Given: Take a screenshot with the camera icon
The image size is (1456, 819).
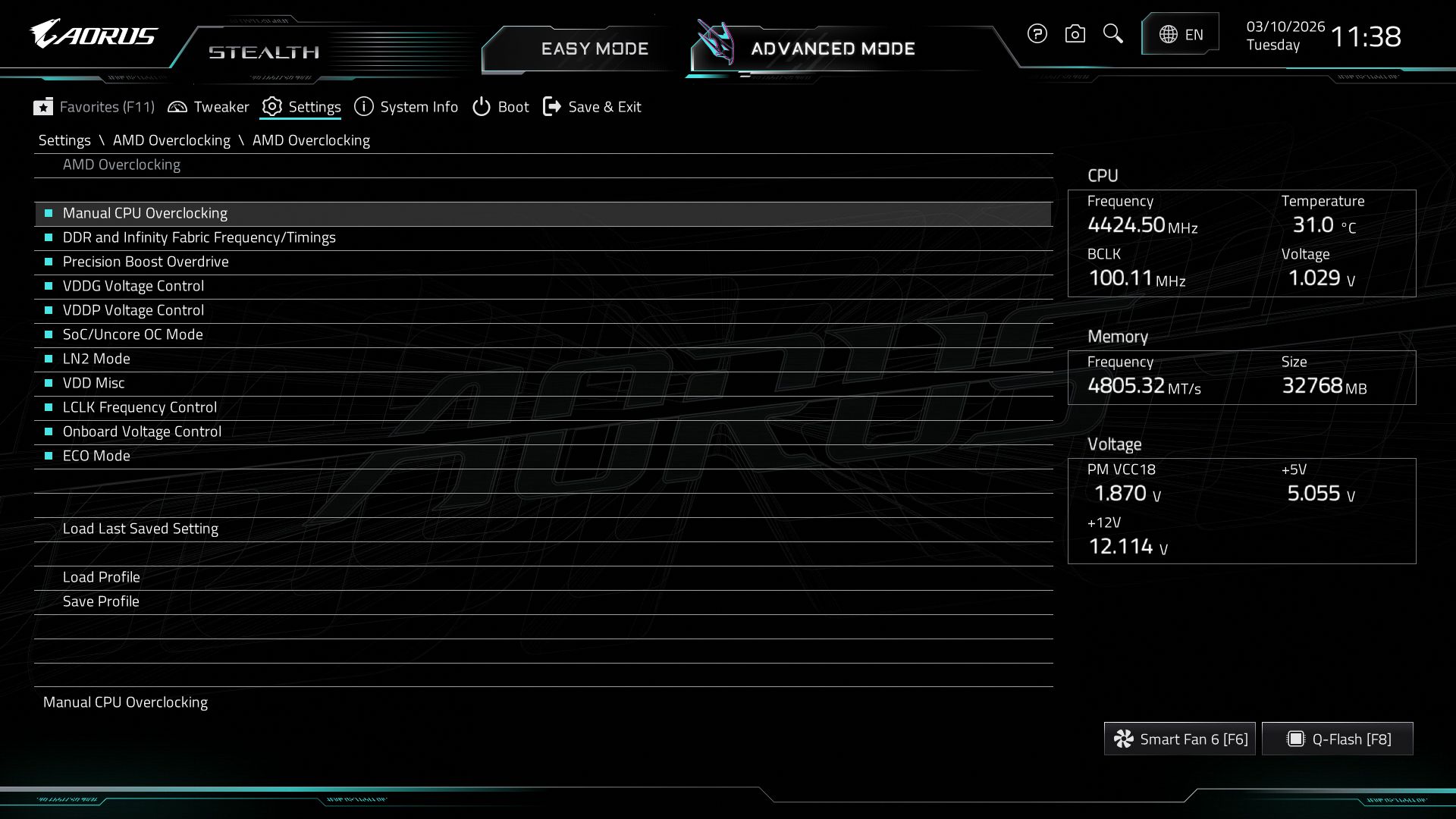Looking at the screenshot, I should point(1075,34).
